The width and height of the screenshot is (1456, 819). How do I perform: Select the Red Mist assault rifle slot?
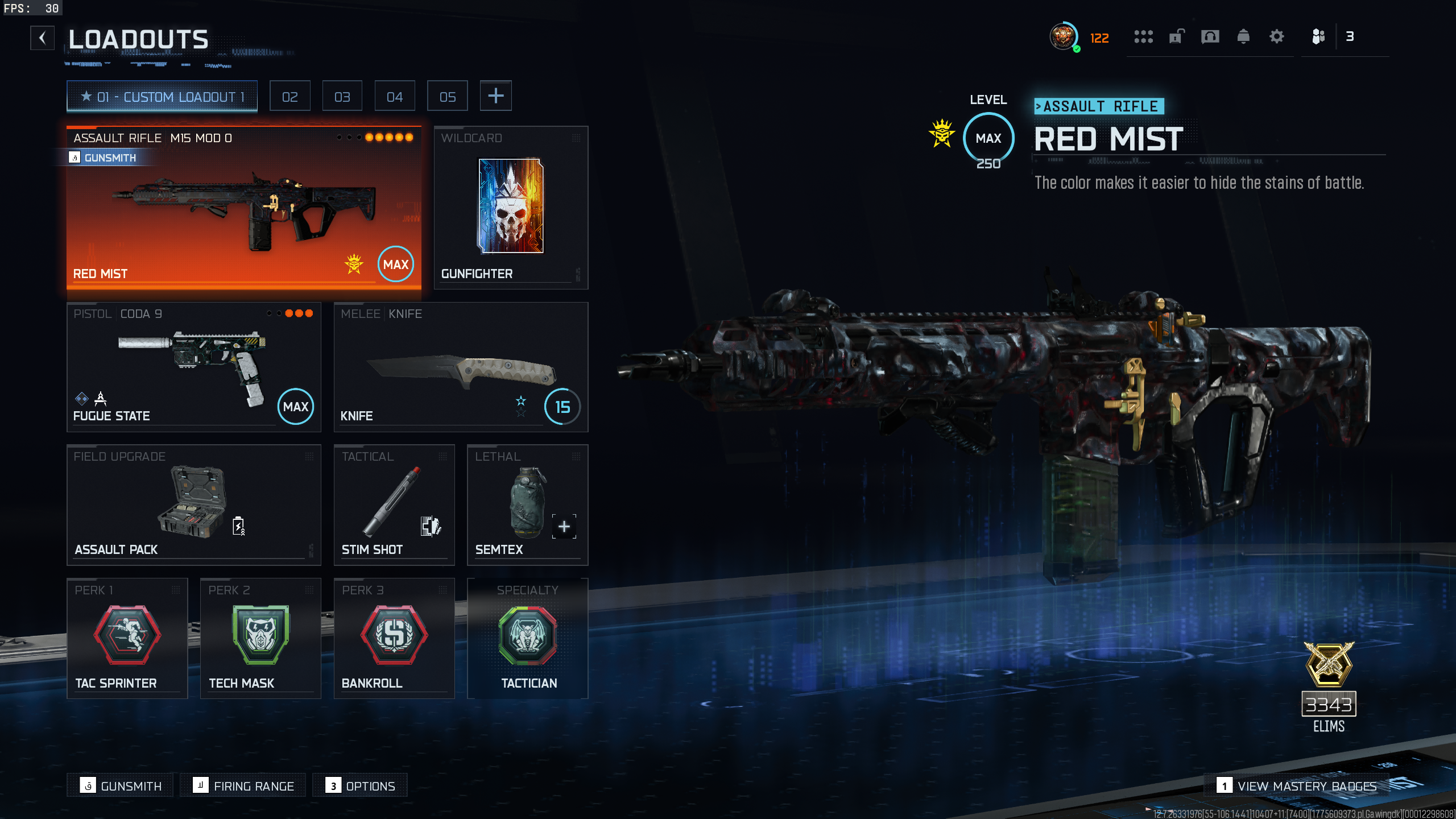[x=244, y=208]
